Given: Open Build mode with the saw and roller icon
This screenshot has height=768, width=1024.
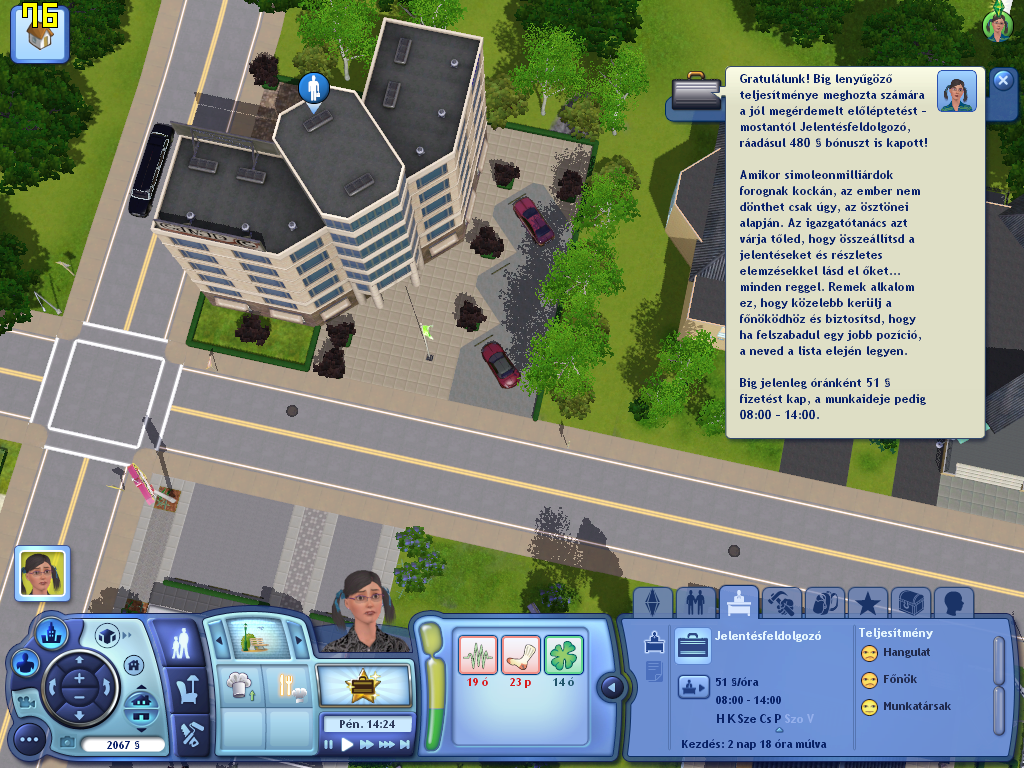Looking at the screenshot, I should click(187, 734).
